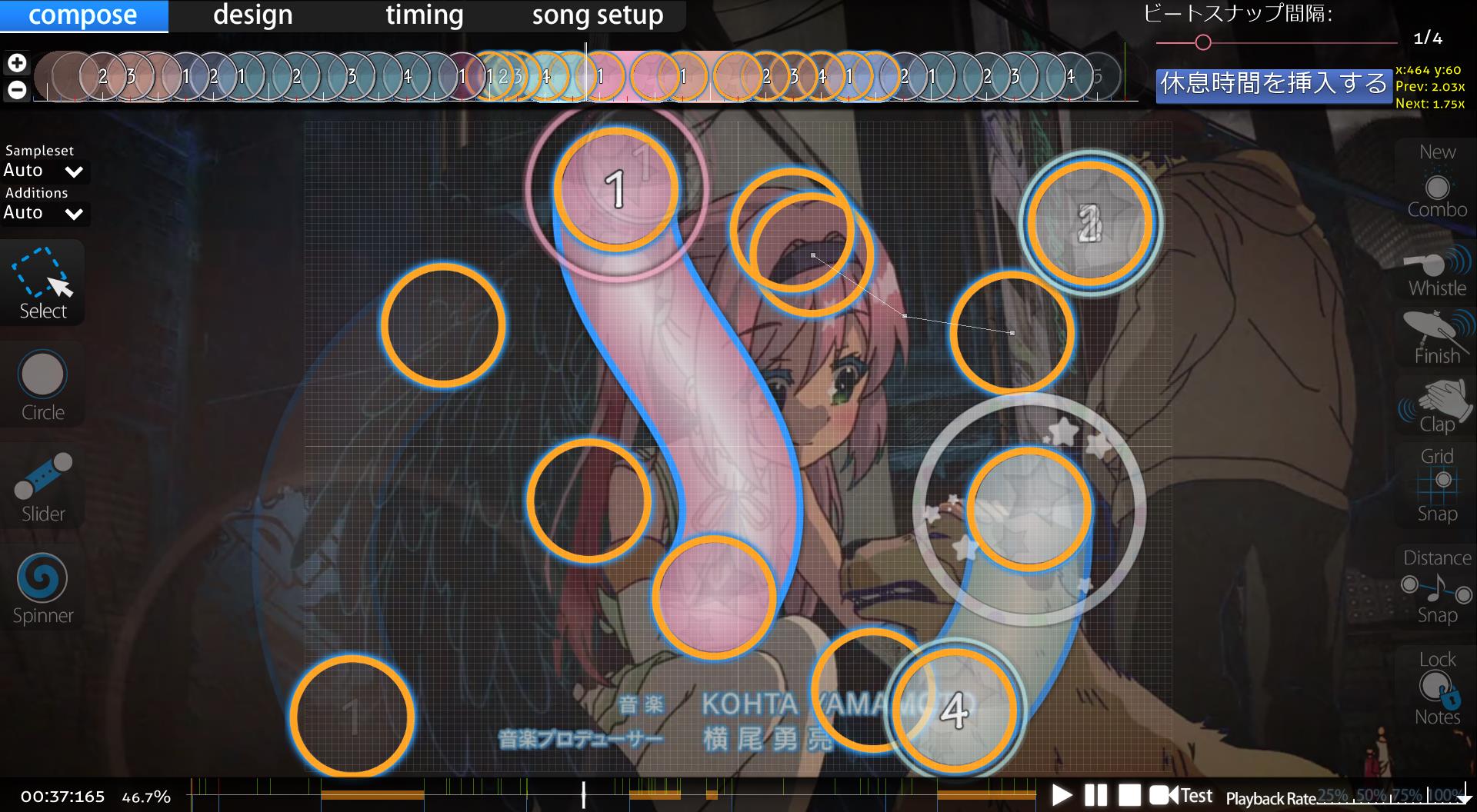Zoom in the timeline with plus button
This screenshot has width=1477, height=812.
(x=17, y=63)
